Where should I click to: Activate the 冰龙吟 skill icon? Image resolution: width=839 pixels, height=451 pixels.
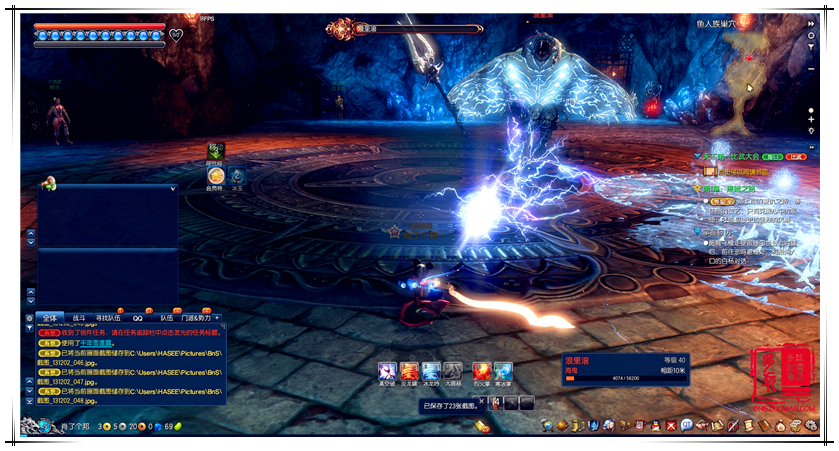pos(431,371)
